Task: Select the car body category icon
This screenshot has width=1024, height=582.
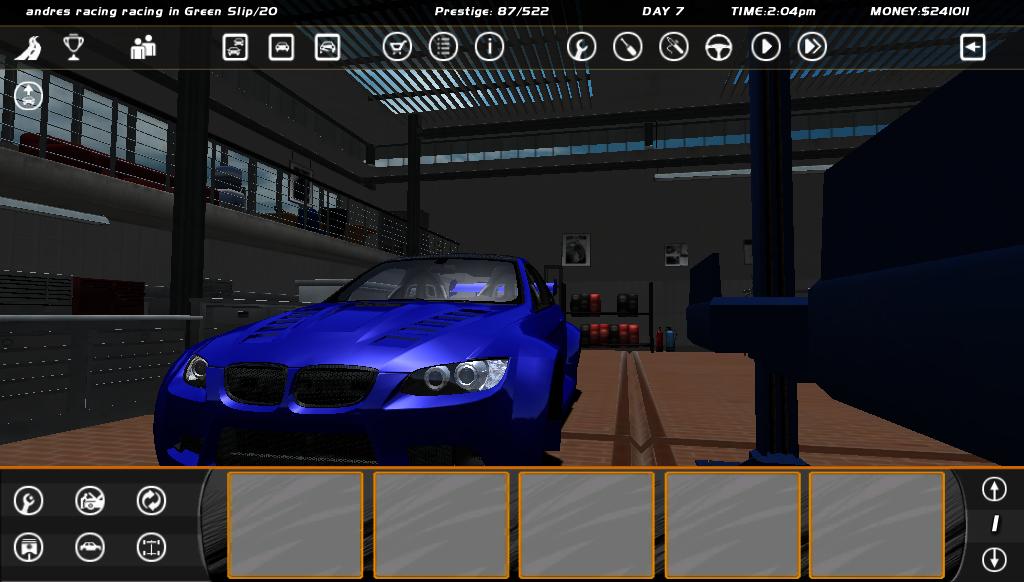Action: point(90,547)
